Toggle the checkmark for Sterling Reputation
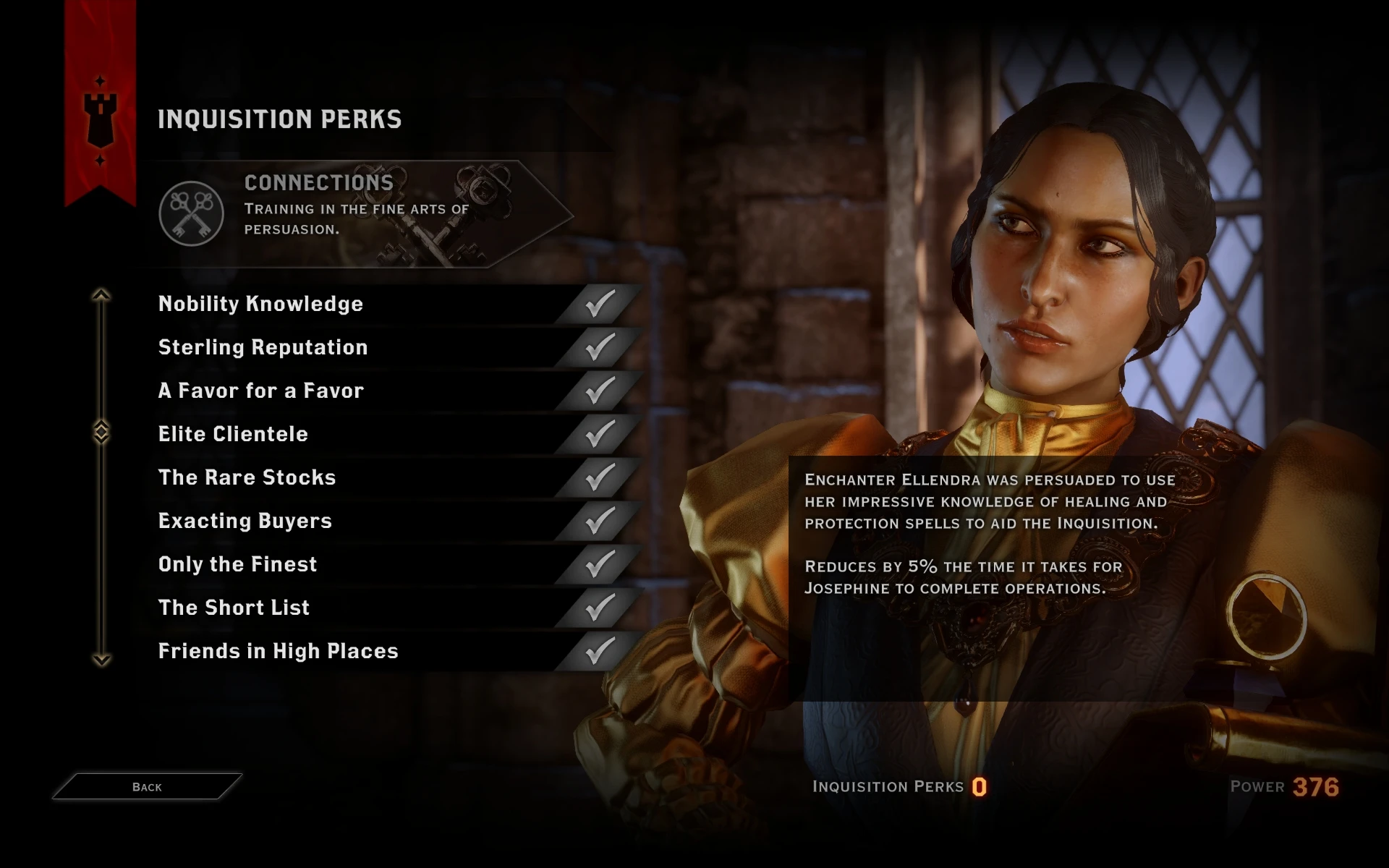Image resolution: width=1389 pixels, height=868 pixels. click(x=599, y=346)
